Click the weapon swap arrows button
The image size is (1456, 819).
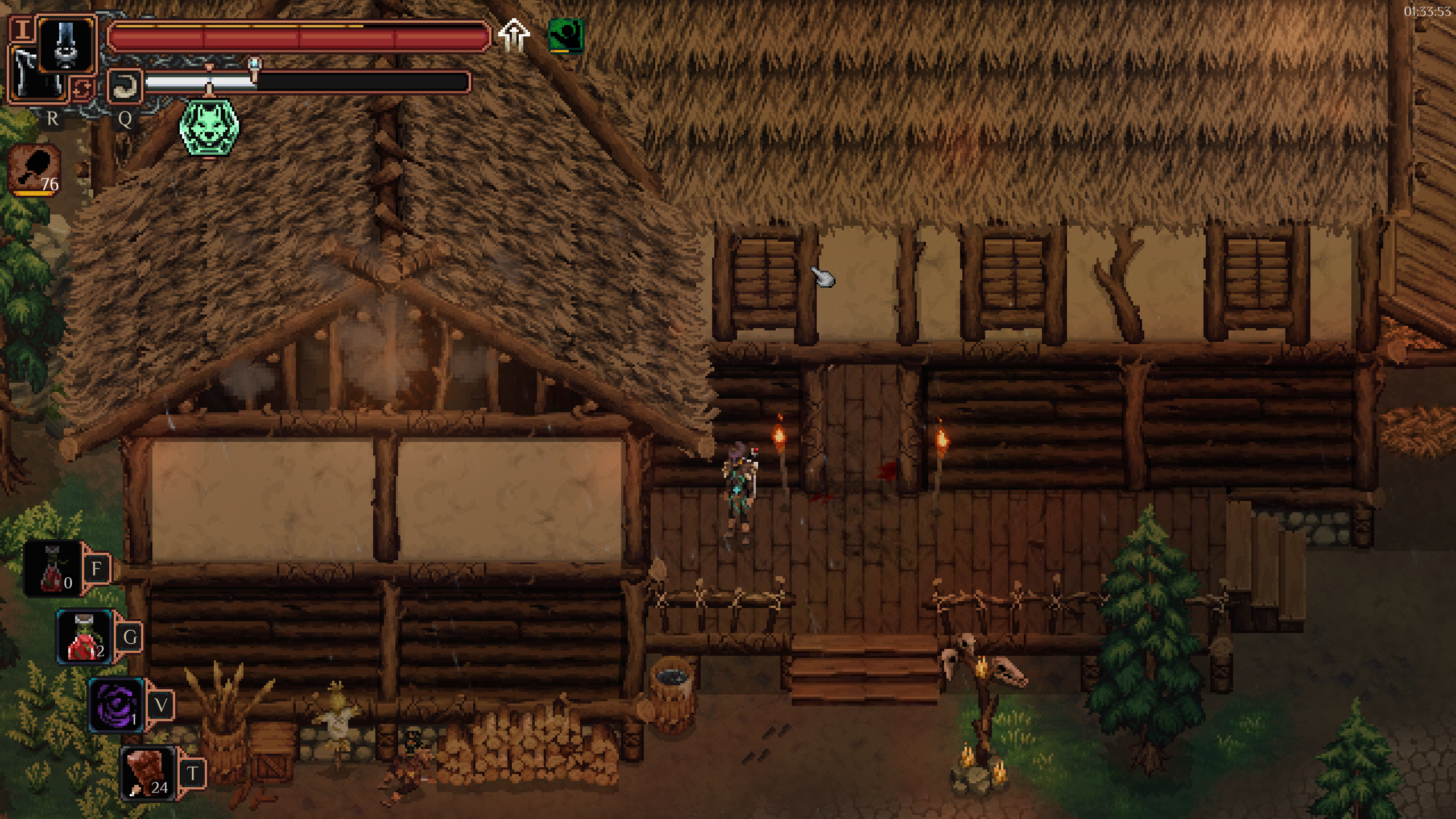[x=82, y=89]
